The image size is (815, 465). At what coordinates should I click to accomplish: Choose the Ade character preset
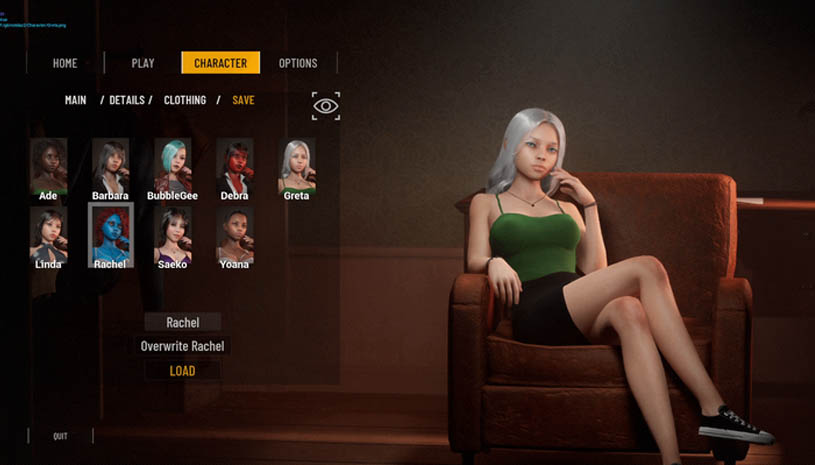pyautogui.click(x=48, y=165)
